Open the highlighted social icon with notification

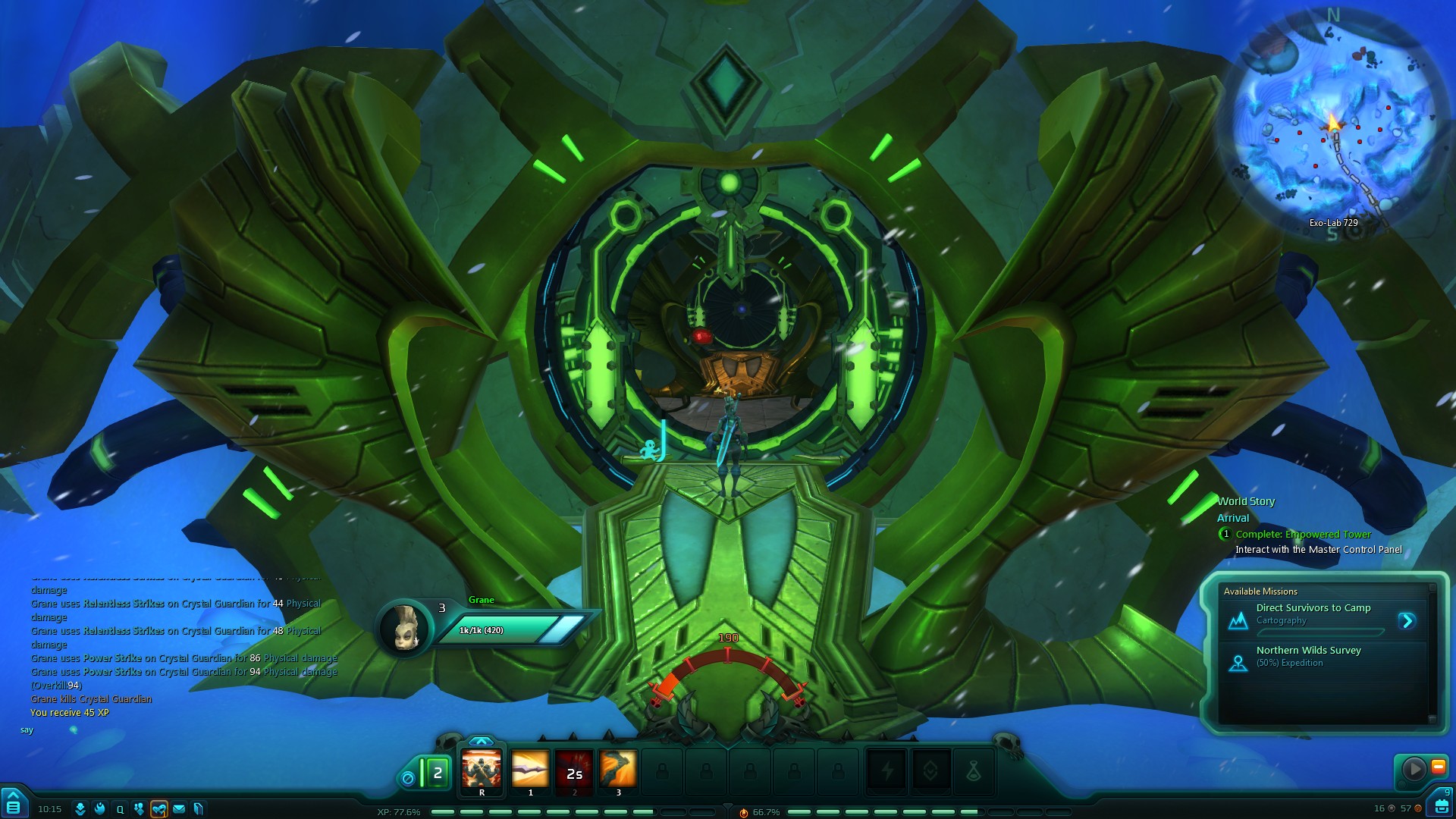point(159,809)
